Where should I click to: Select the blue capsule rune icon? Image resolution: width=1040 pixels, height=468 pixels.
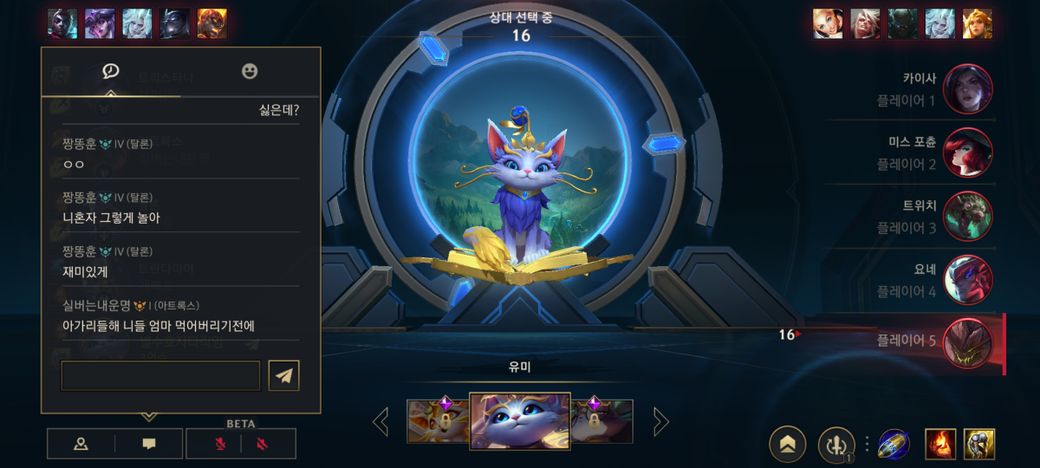click(893, 444)
